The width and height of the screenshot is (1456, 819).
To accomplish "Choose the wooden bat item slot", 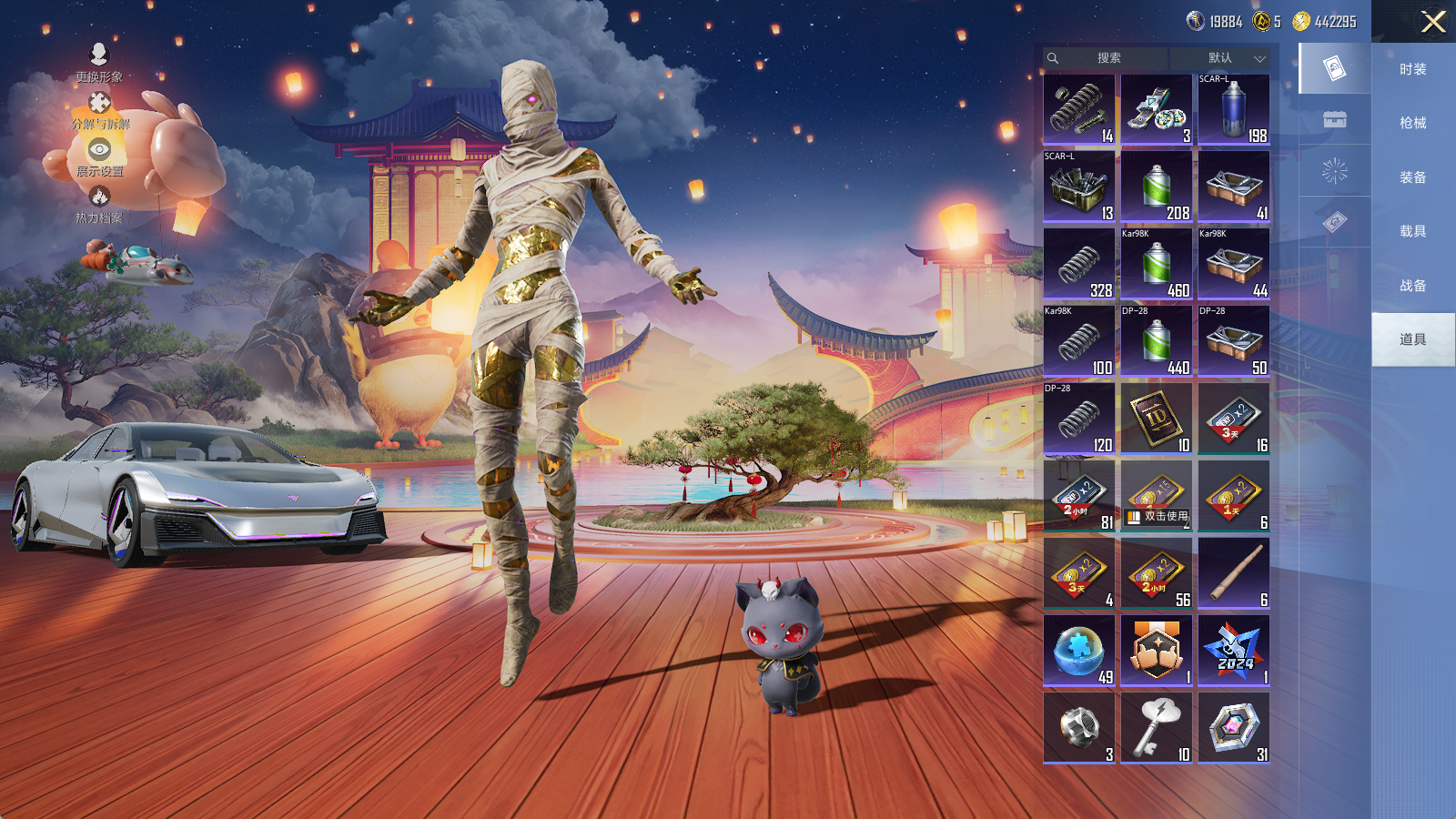I will pos(1233,573).
